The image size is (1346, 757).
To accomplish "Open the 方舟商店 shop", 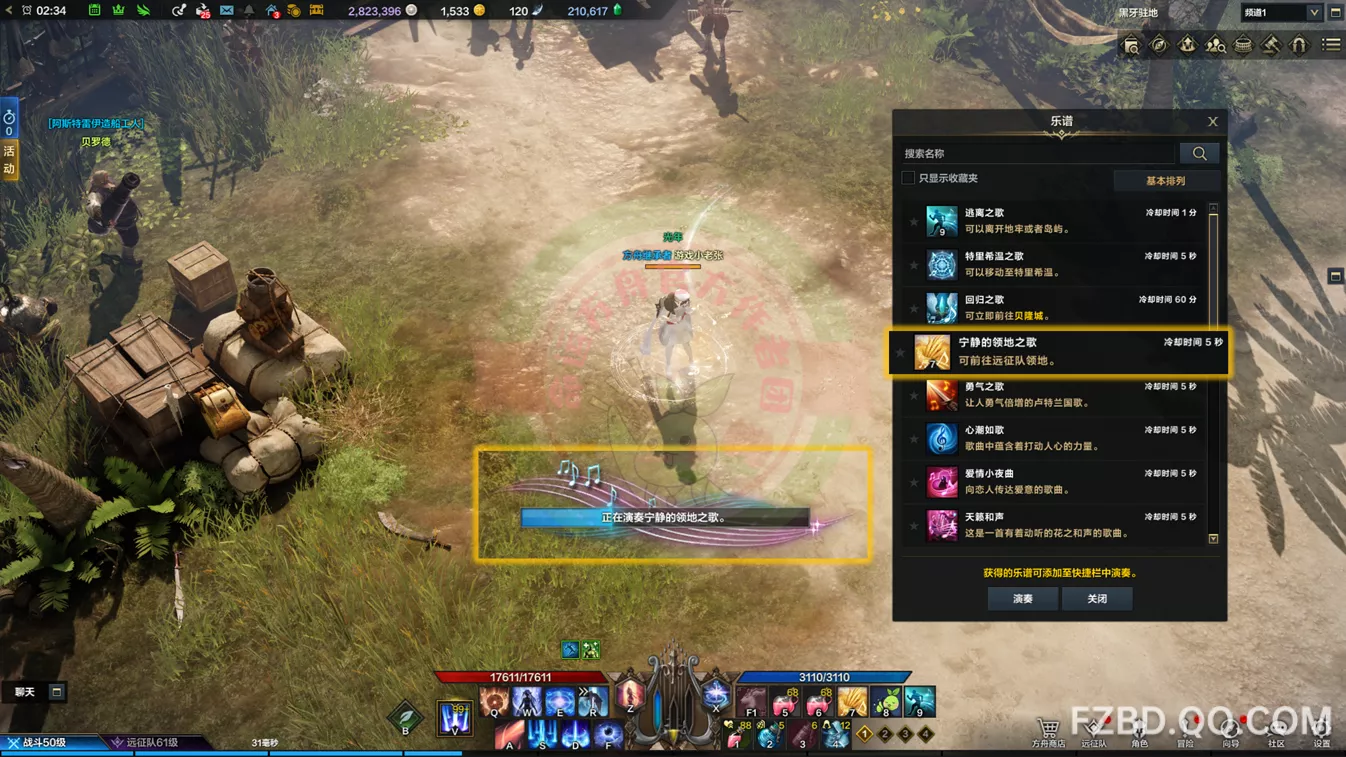I will pos(1048,731).
